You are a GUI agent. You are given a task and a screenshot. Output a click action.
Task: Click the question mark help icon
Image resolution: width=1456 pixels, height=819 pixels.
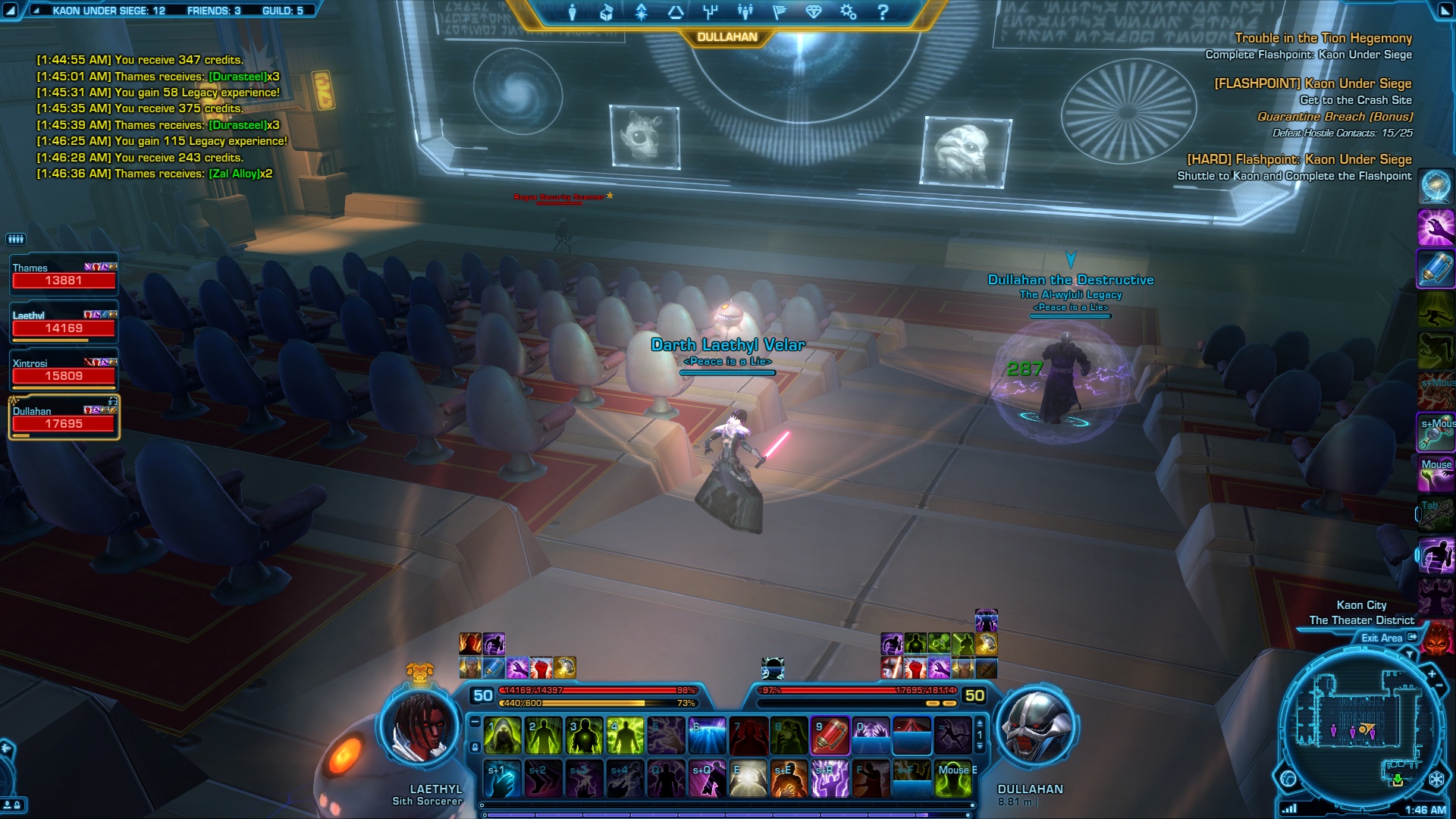click(883, 12)
